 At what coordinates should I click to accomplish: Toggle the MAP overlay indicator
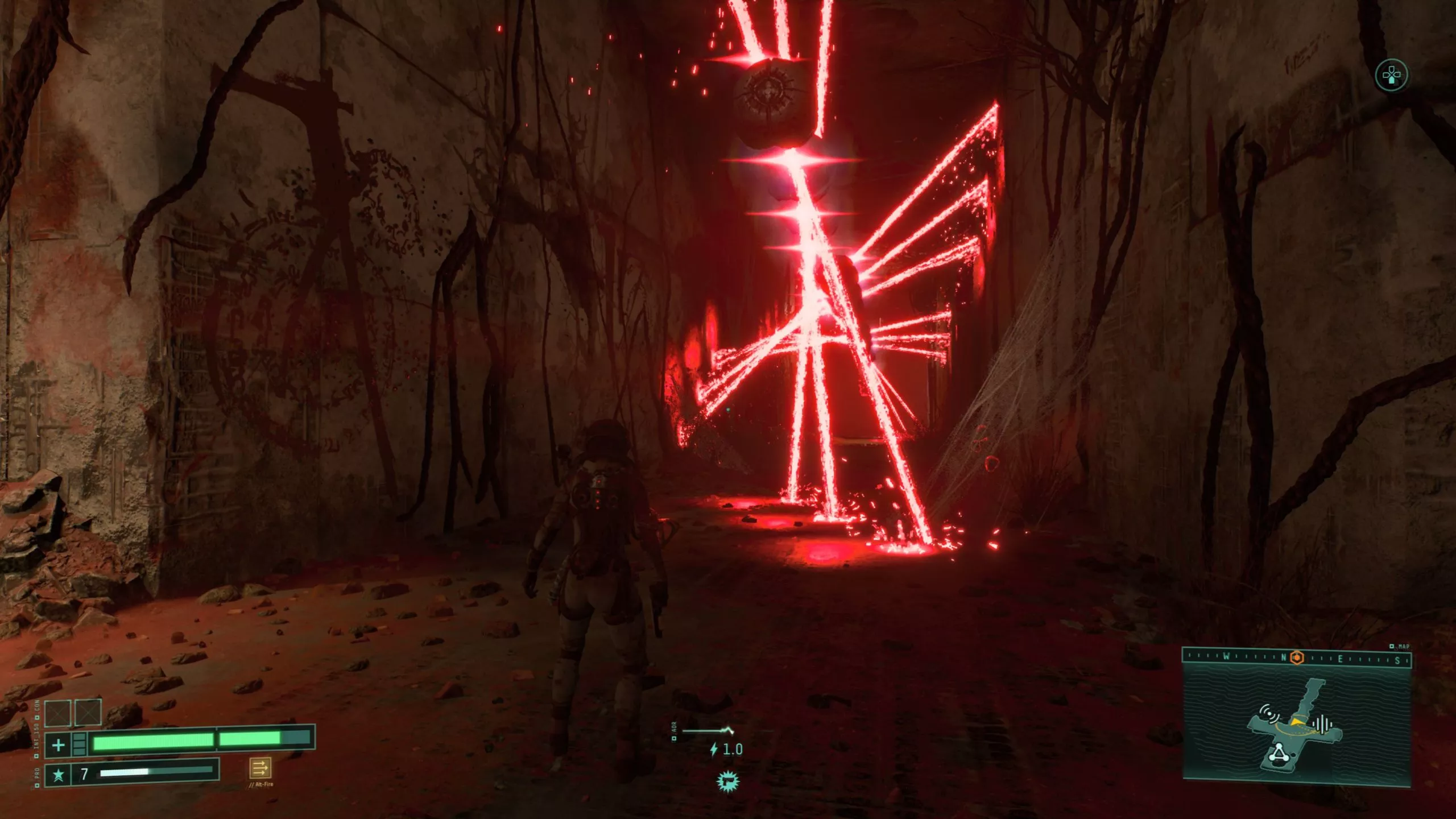coord(1399,646)
